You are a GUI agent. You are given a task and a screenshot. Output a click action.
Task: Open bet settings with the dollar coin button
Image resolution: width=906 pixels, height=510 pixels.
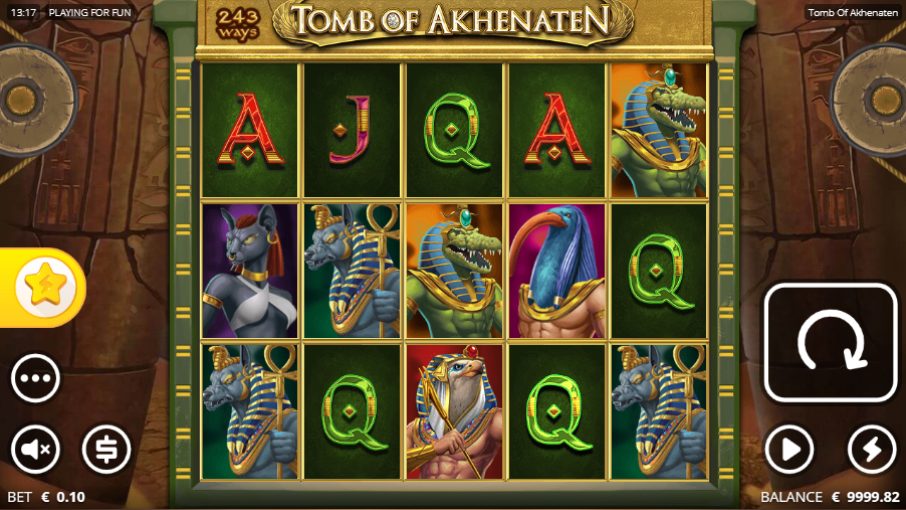(106, 450)
